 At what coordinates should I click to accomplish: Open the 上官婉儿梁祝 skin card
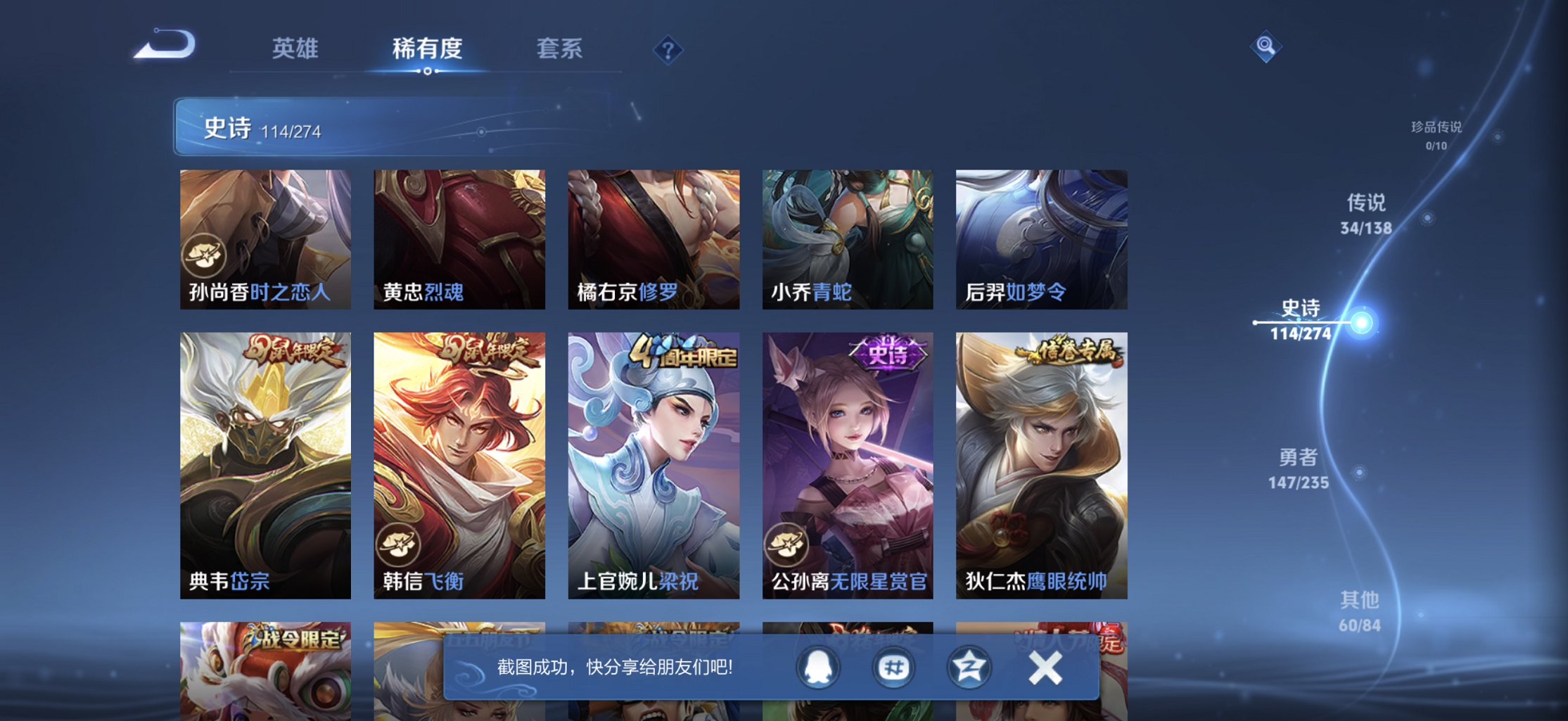pyautogui.click(x=653, y=457)
